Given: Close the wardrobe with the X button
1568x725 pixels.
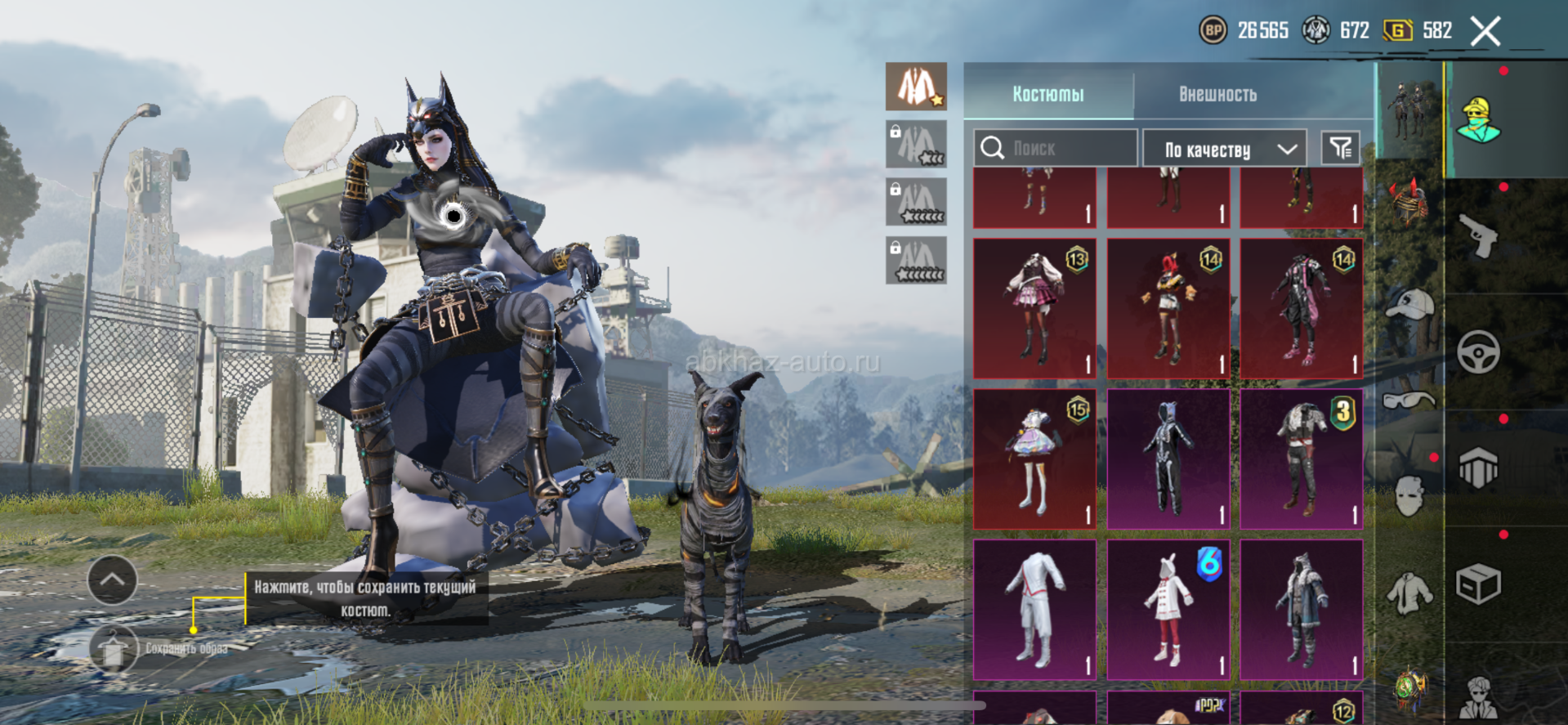Looking at the screenshot, I should pos(1485,32).
